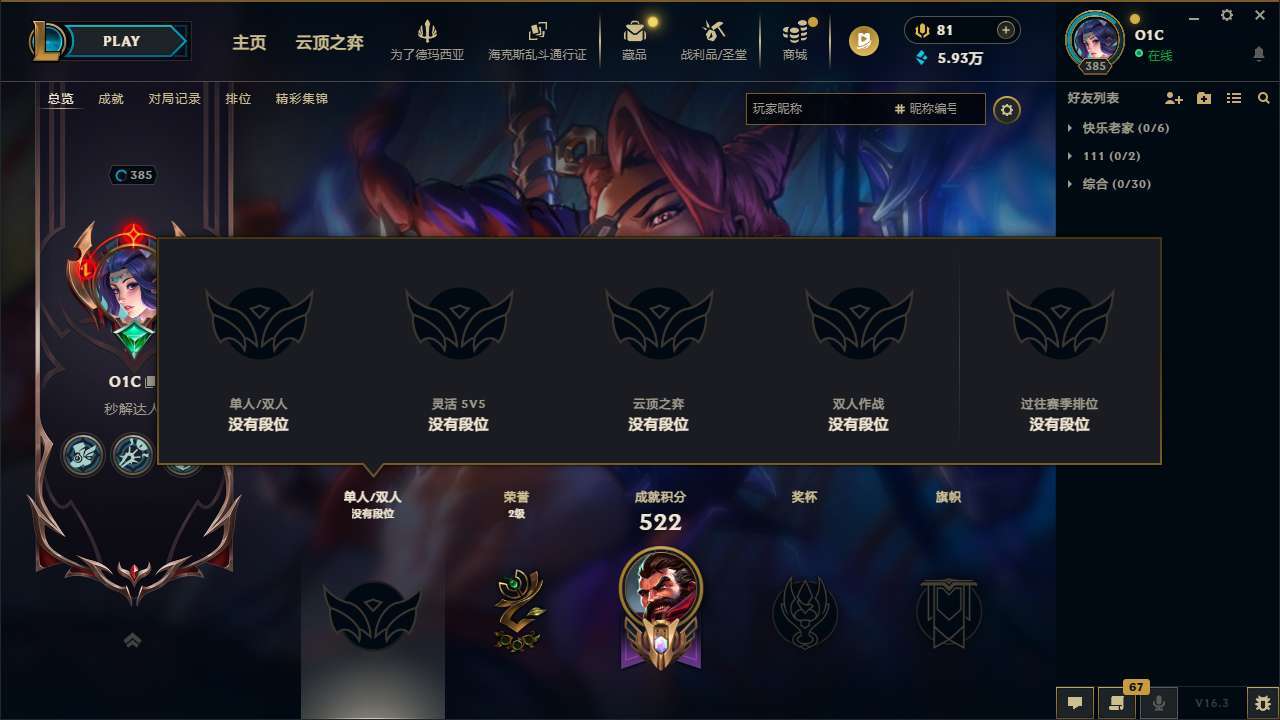Collapse the profile sidebar with the arrow
The width and height of the screenshot is (1280, 720).
click(131, 640)
